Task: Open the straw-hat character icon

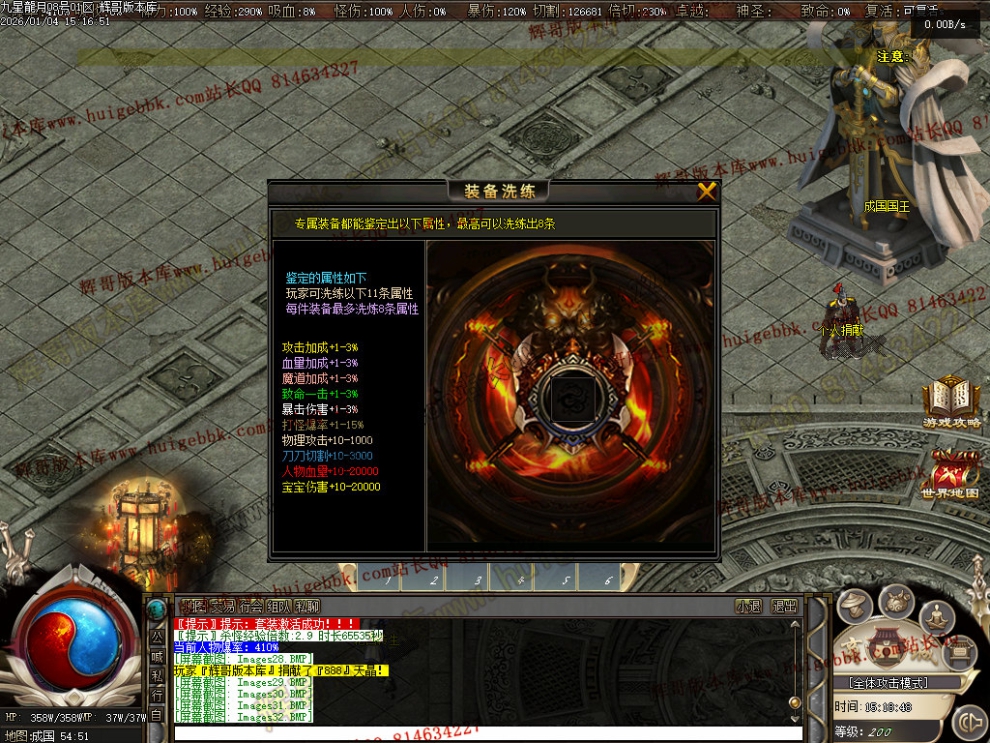Action: click(853, 604)
